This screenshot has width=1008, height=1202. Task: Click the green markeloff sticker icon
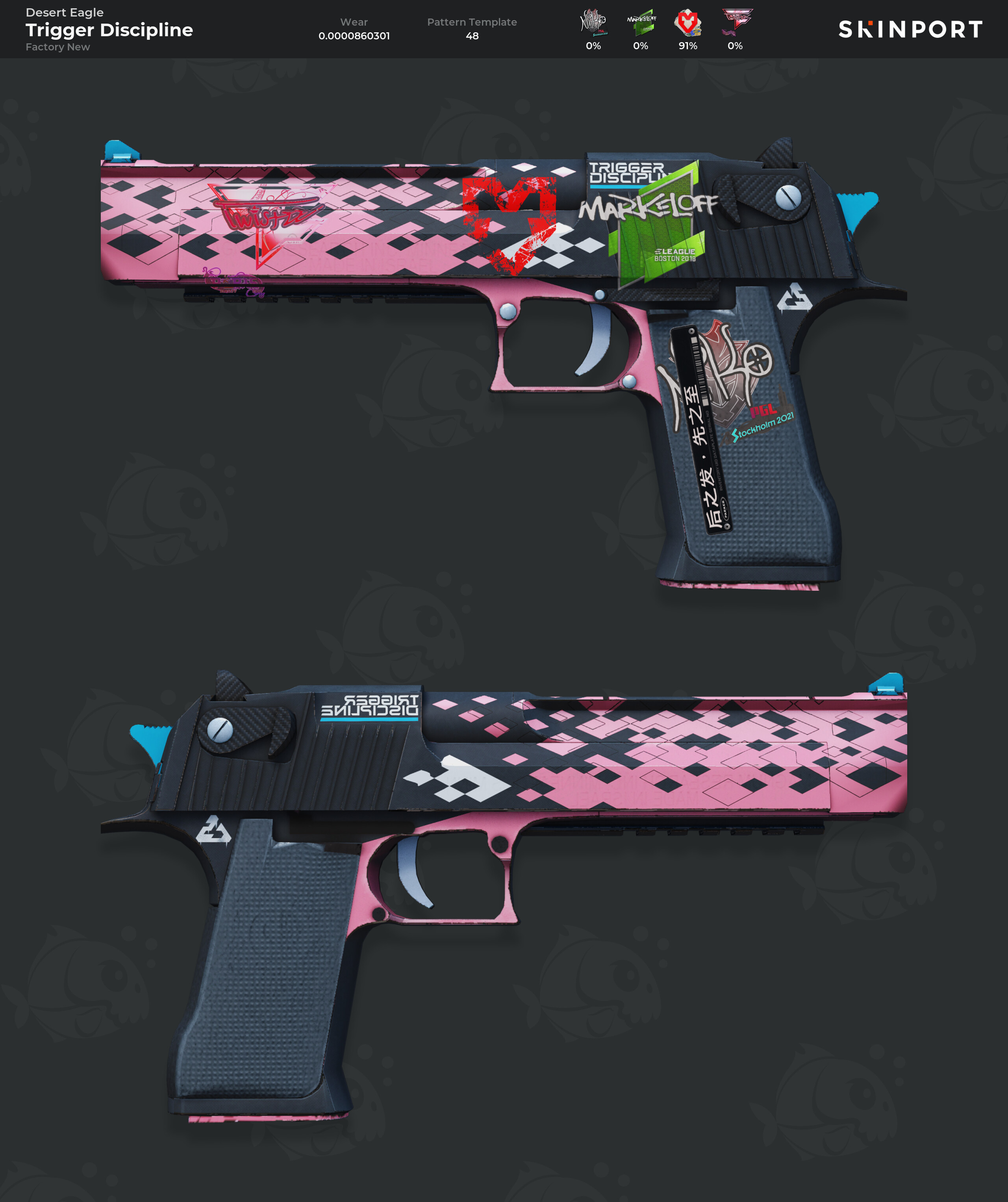(641, 23)
